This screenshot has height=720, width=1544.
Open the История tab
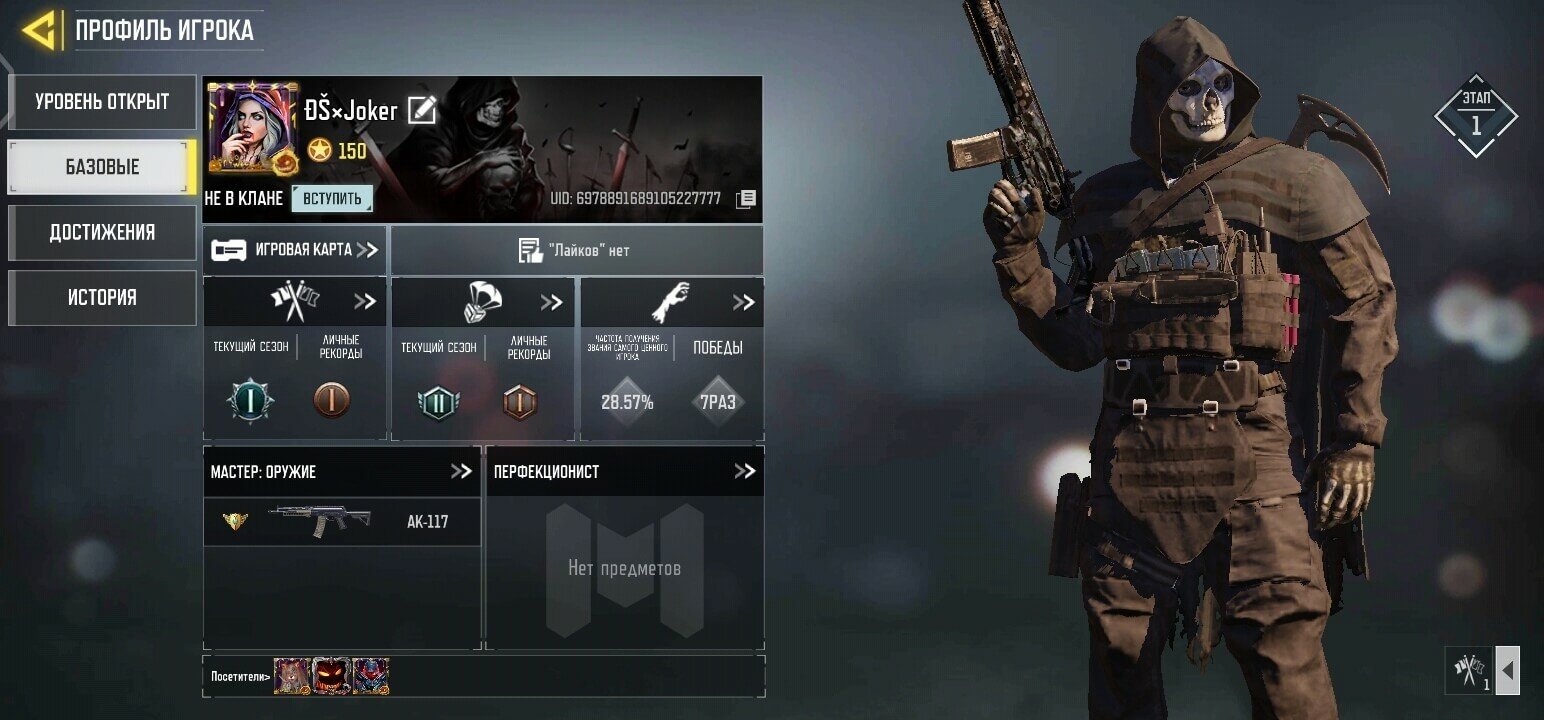coord(102,297)
